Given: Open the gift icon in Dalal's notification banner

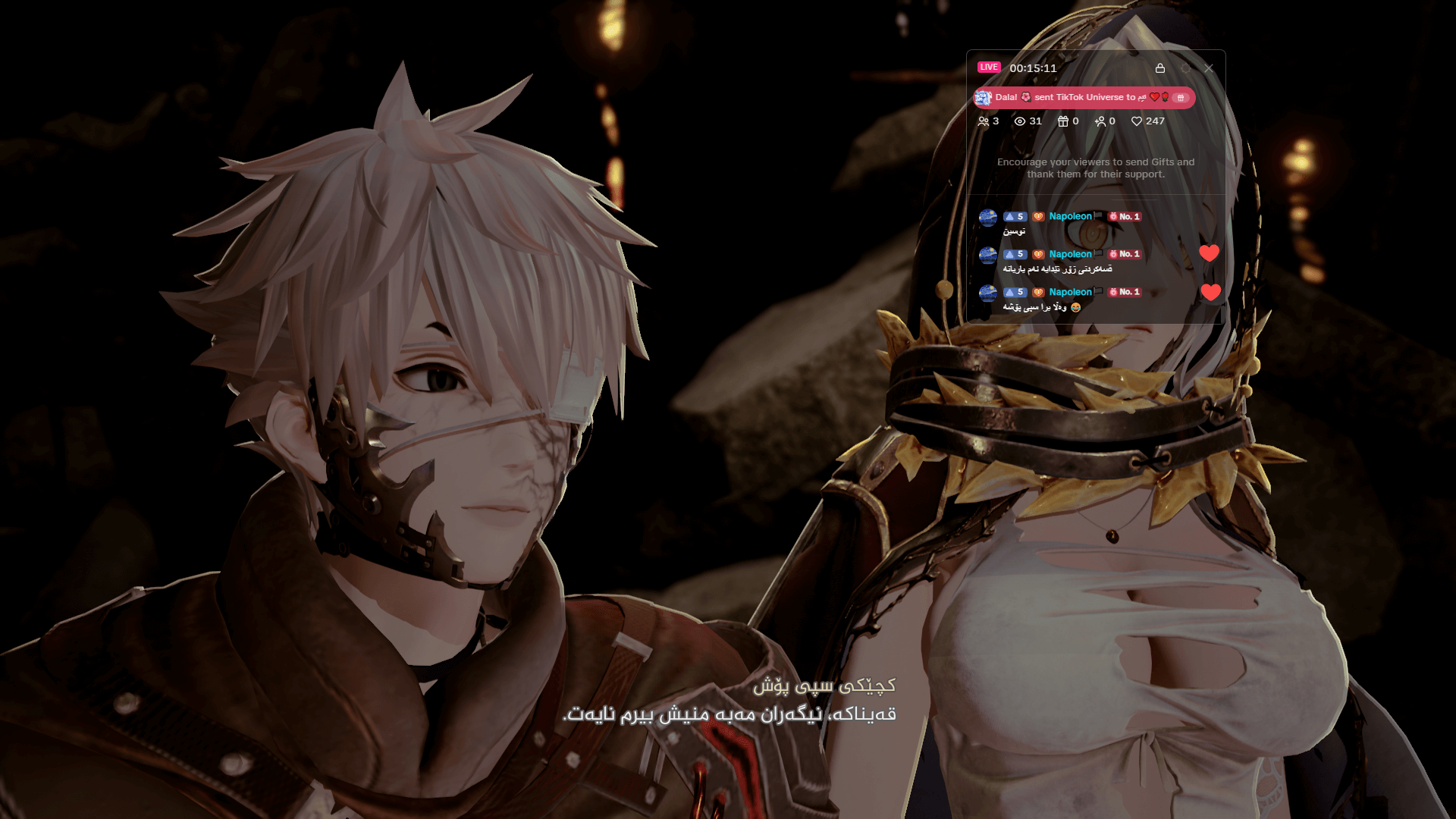Looking at the screenshot, I should 1180,97.
